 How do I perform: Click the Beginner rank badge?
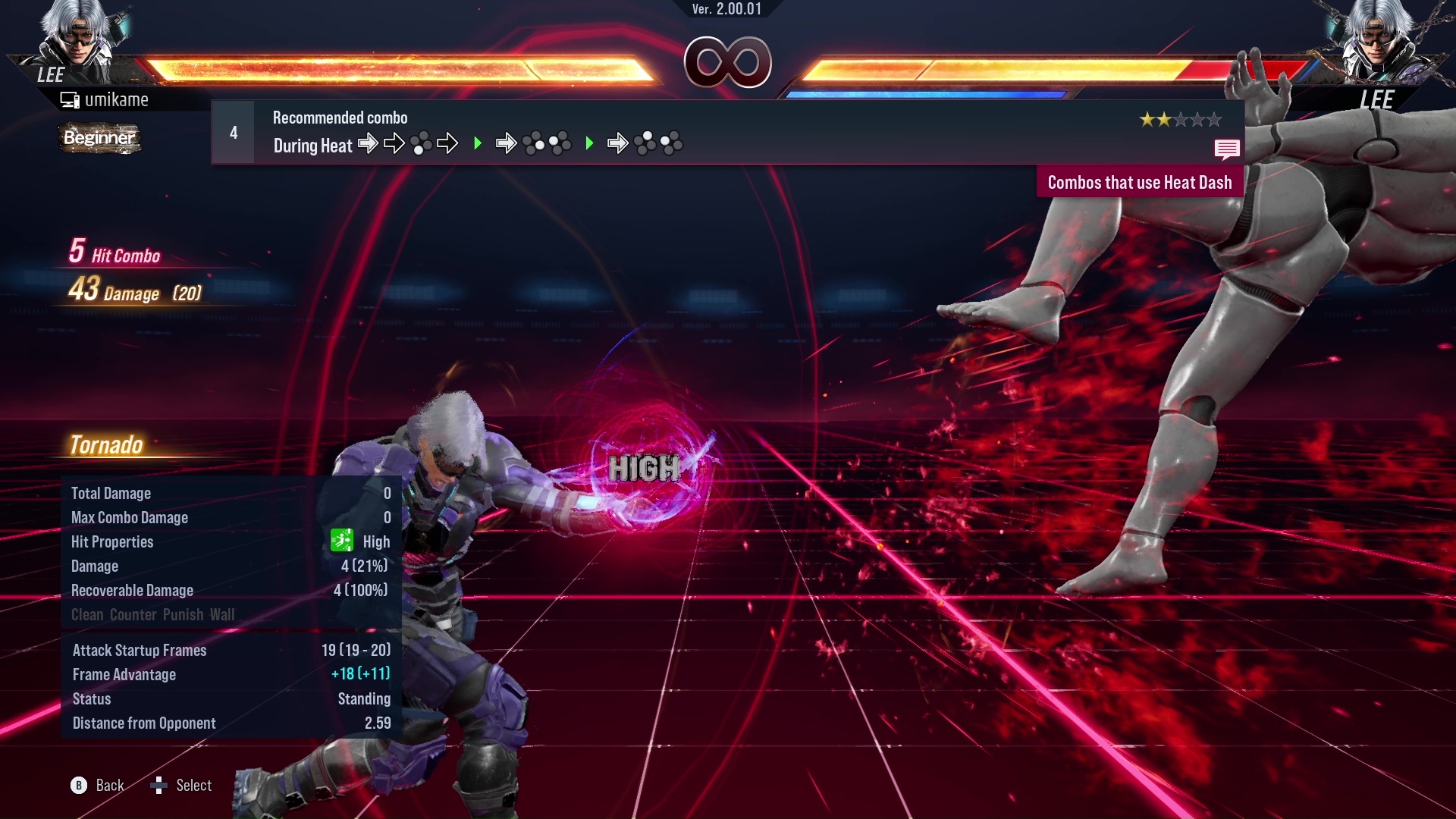[99, 138]
